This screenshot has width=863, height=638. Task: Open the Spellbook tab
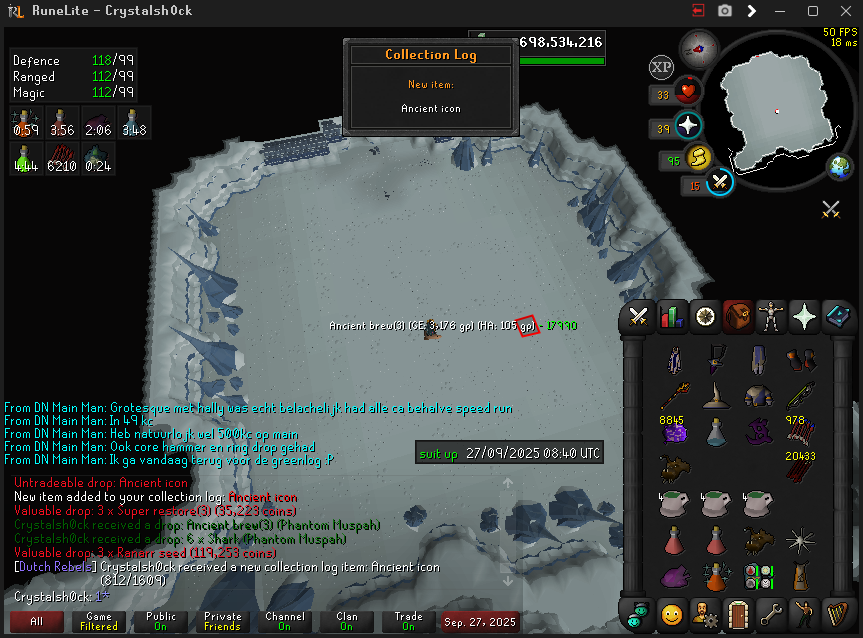(x=838, y=317)
